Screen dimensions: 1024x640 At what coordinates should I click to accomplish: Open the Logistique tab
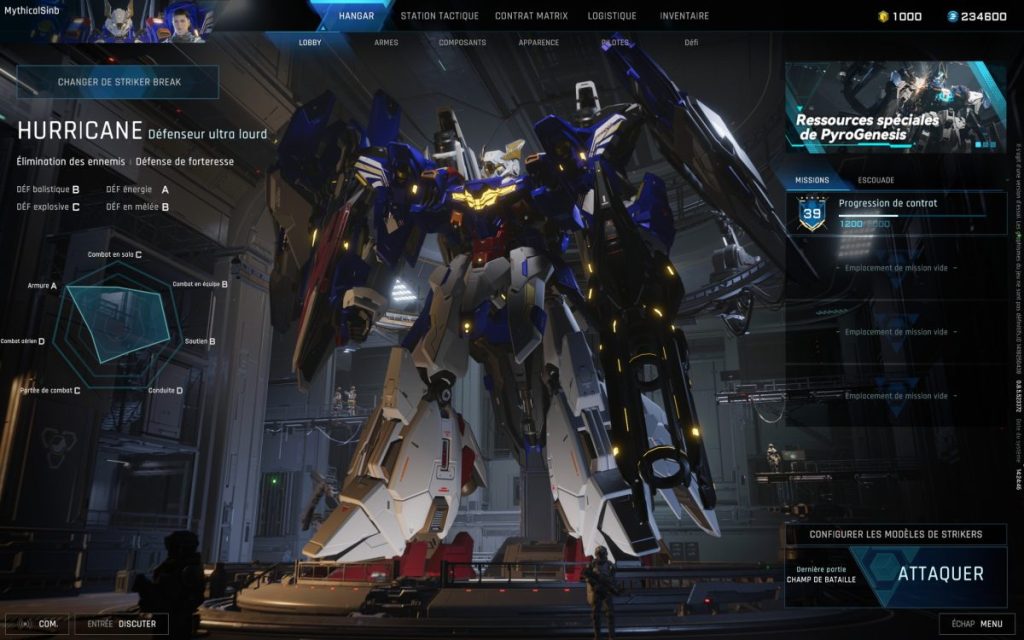pos(612,16)
